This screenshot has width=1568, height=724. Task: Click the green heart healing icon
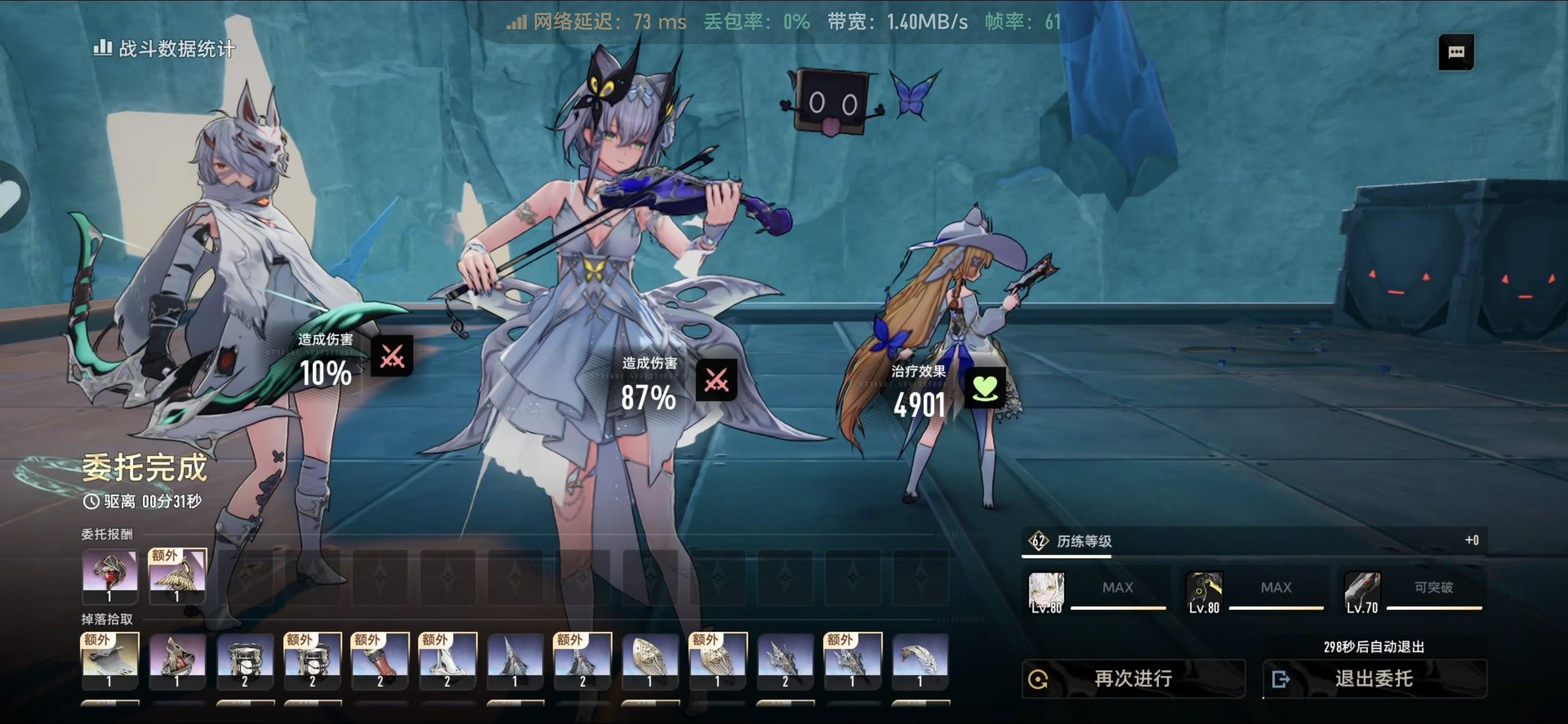point(985,388)
